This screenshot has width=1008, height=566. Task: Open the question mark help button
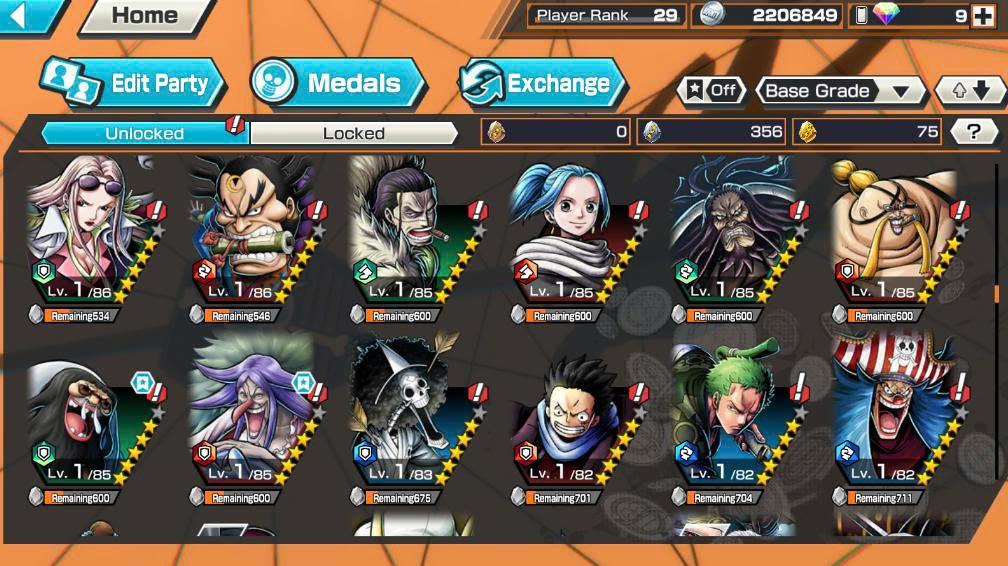(x=973, y=131)
